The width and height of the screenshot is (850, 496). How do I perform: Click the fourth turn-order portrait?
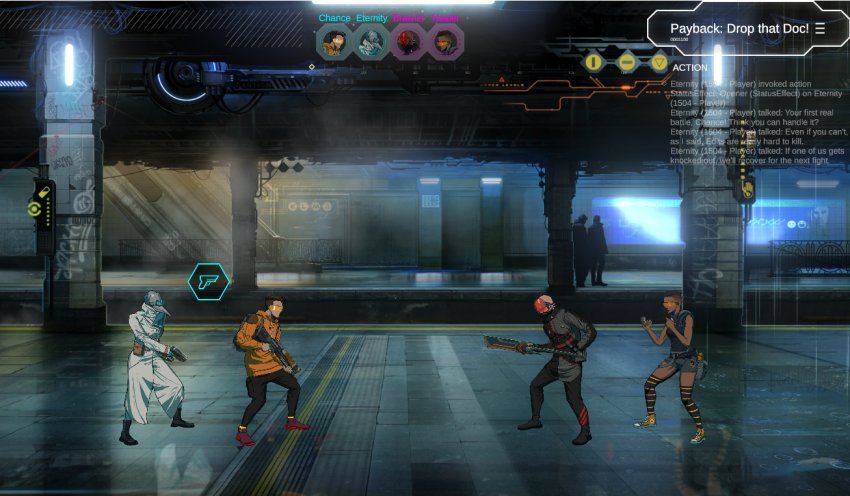pyautogui.click(x=445, y=43)
